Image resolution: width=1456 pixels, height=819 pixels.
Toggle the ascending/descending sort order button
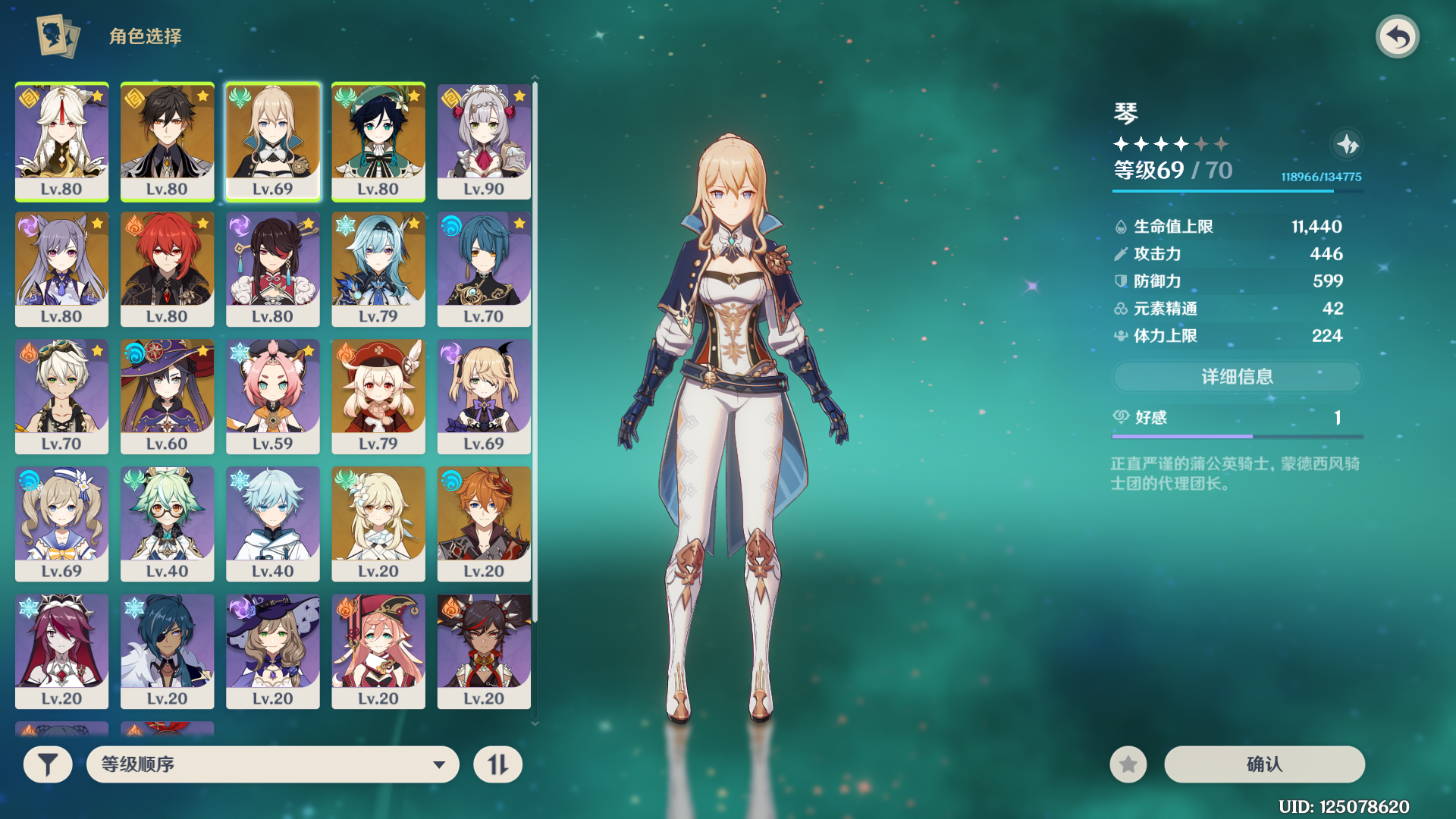tap(497, 764)
